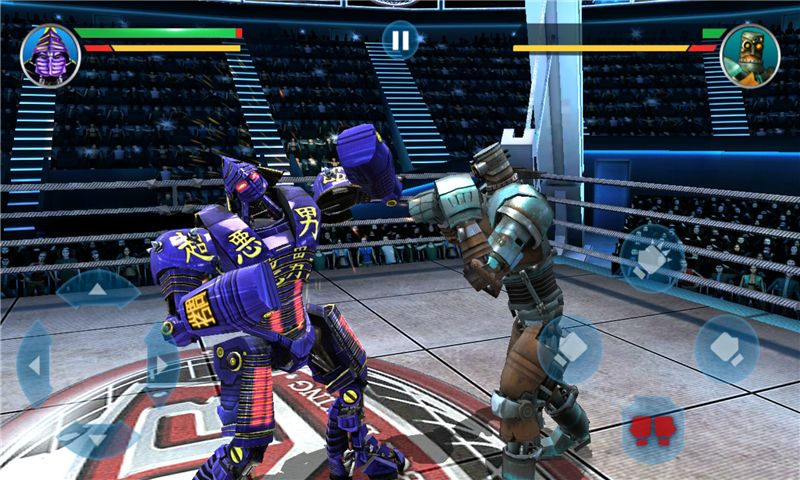Tap the D-pad down arrow

tap(97, 438)
